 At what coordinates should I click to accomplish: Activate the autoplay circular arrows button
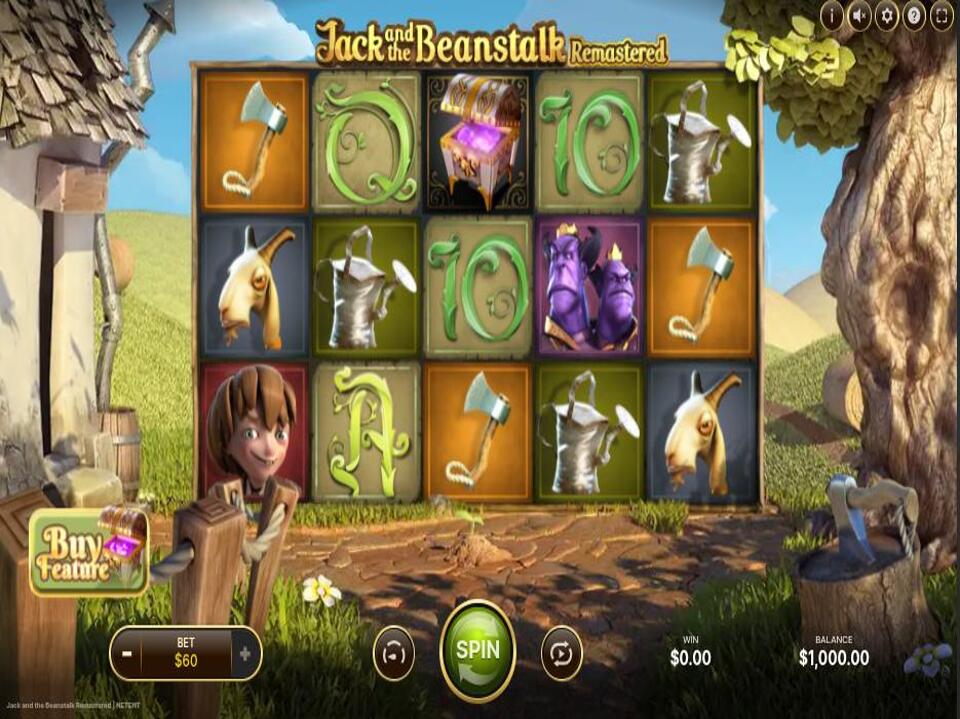coord(561,653)
